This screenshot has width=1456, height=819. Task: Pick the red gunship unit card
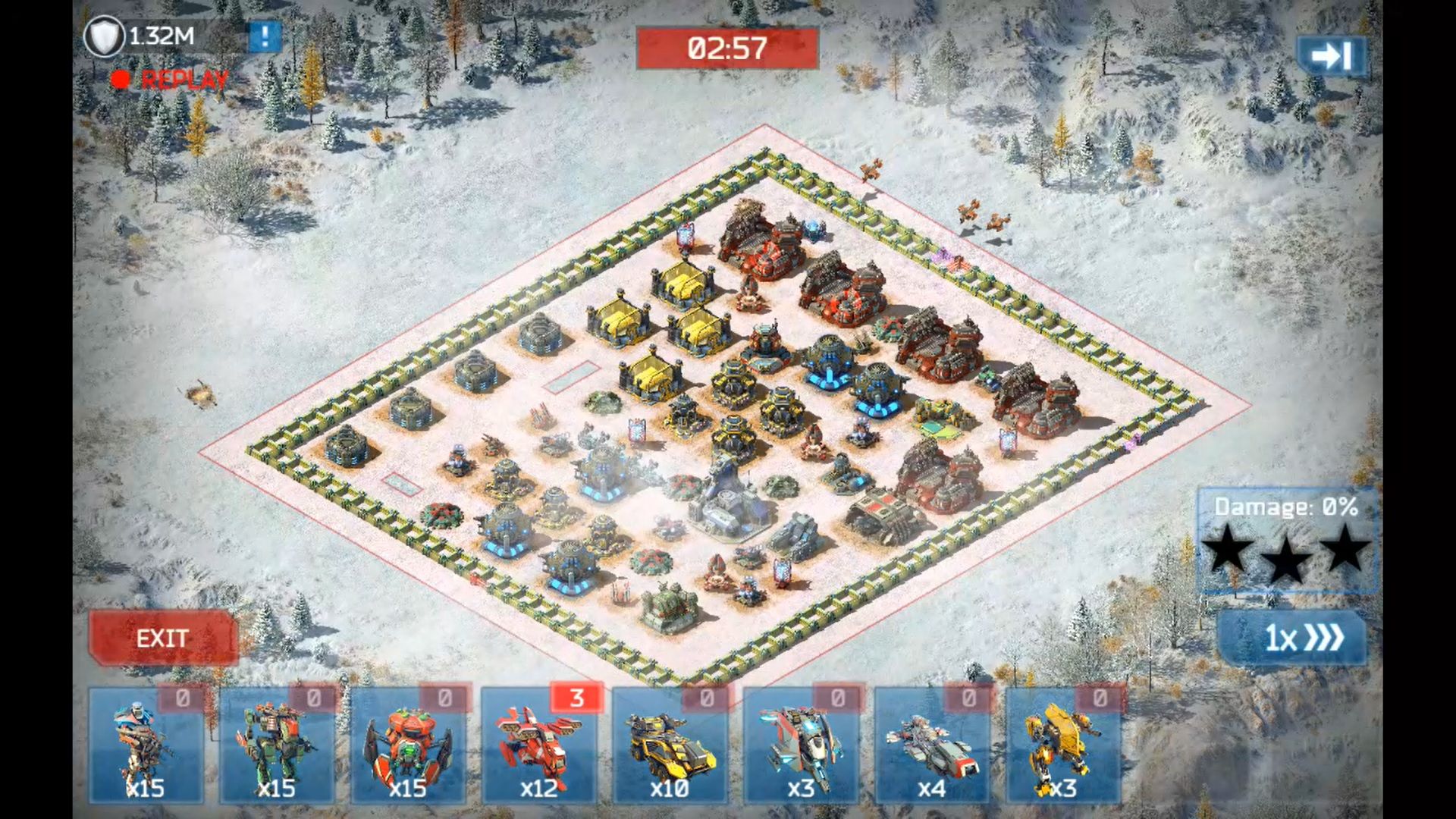point(539,746)
